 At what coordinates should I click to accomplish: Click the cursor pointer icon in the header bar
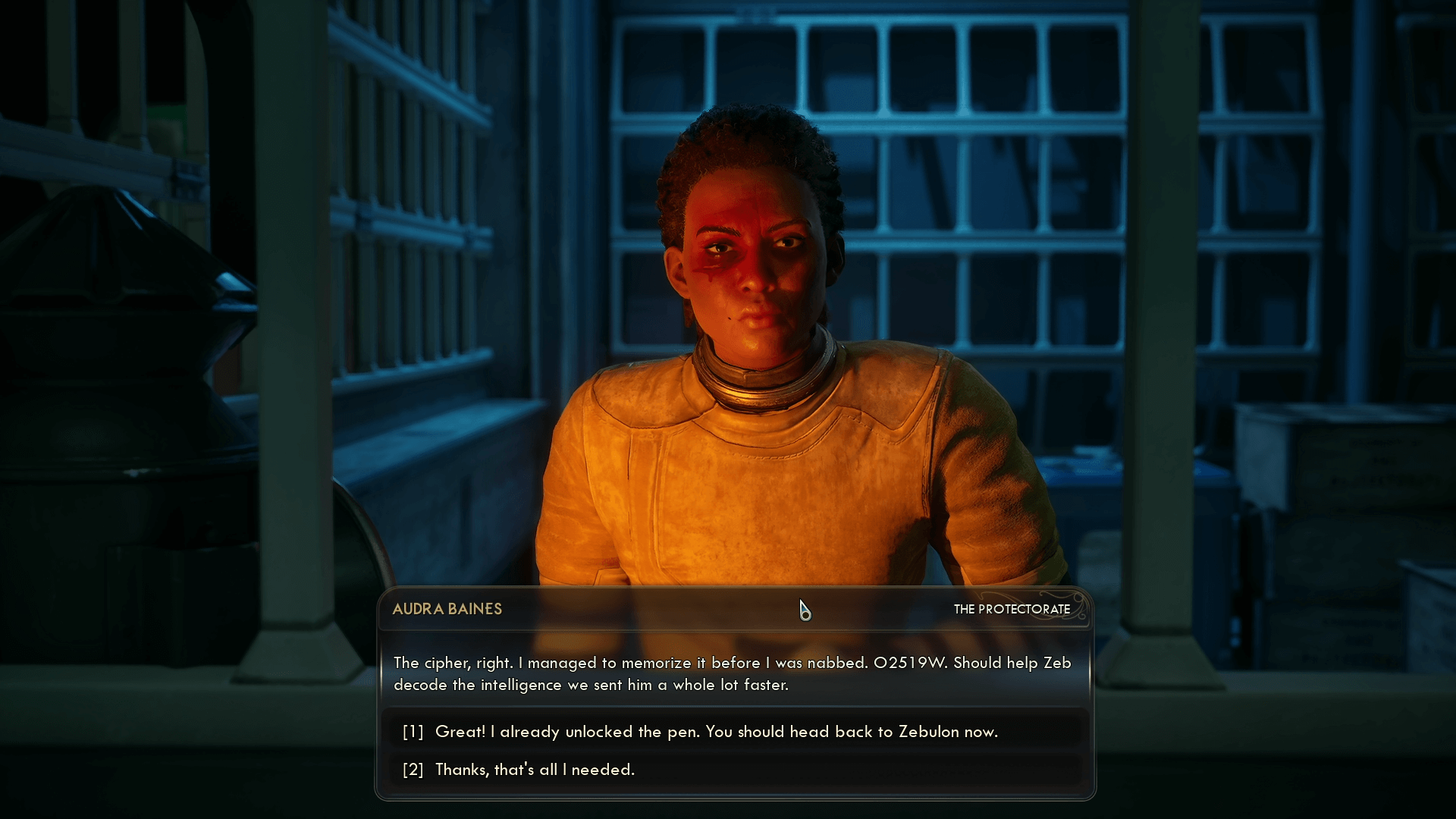(x=805, y=611)
